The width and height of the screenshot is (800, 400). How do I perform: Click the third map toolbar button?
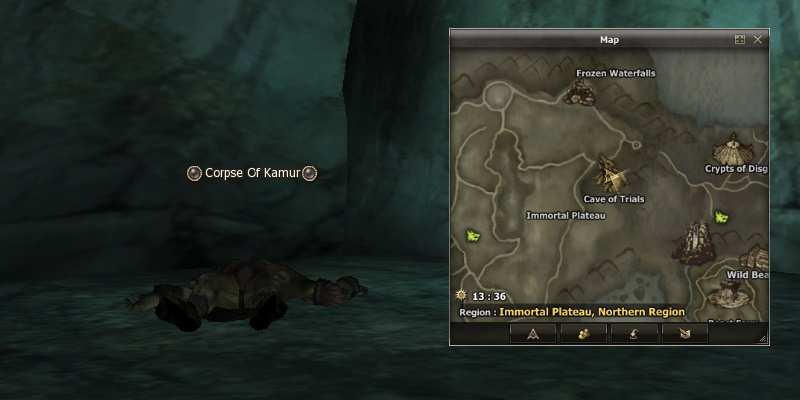(x=633, y=334)
